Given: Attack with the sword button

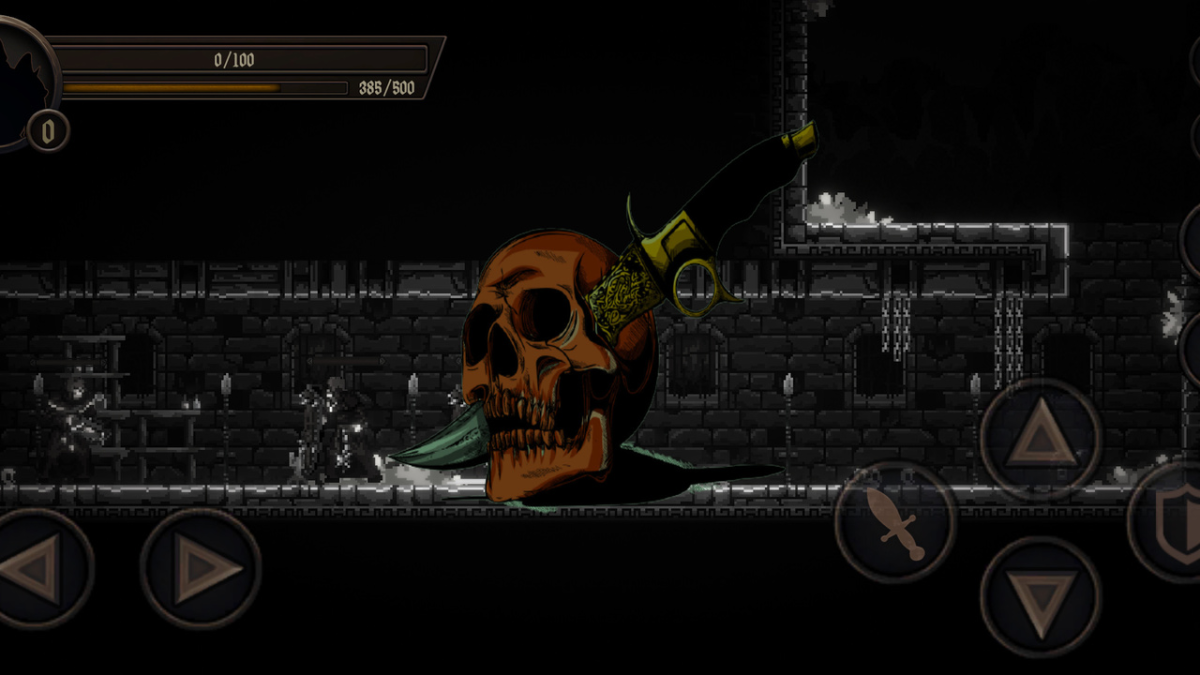Looking at the screenshot, I should coord(895,522).
